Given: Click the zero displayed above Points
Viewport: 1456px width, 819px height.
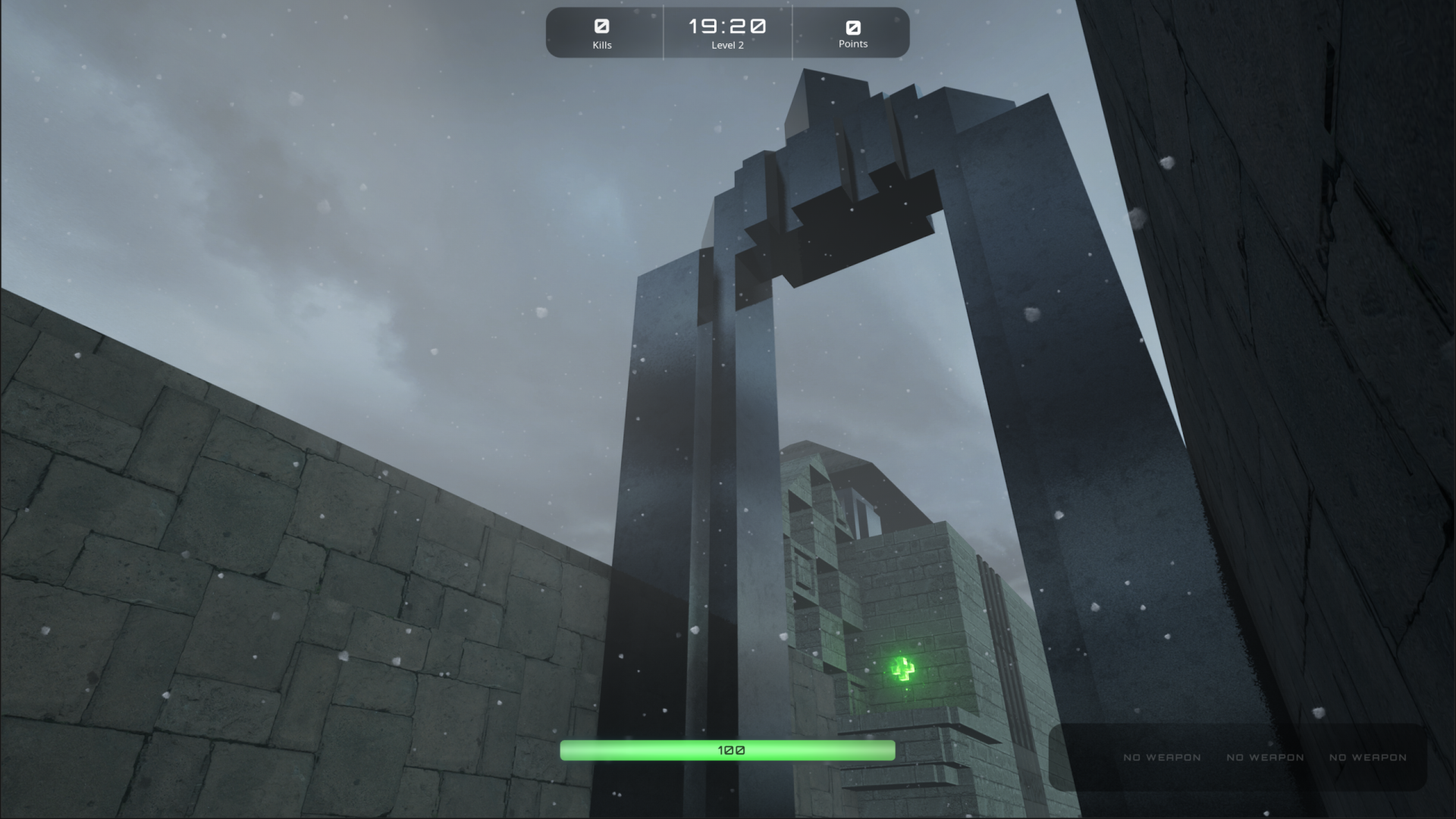Looking at the screenshot, I should tap(852, 27).
